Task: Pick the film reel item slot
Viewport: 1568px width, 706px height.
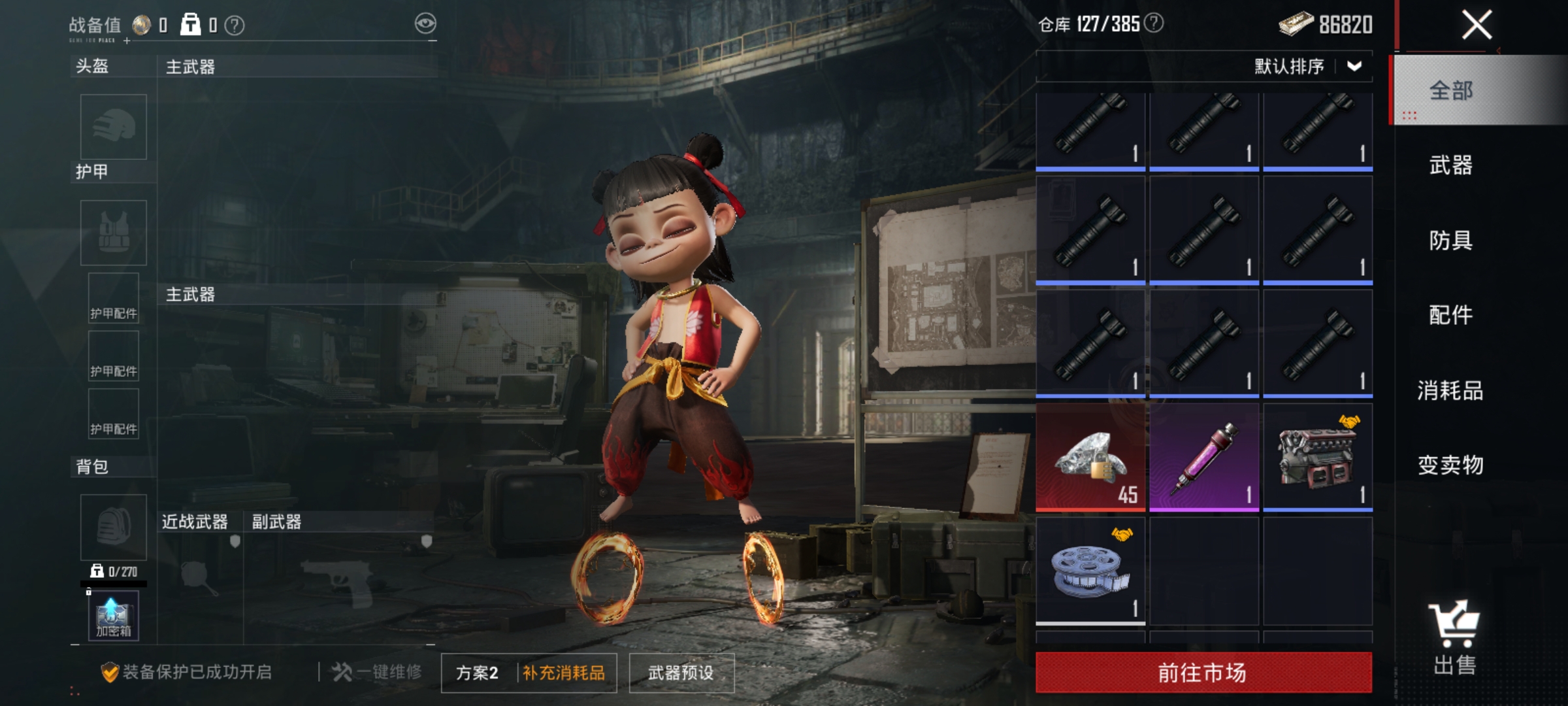Action: 1090,571
